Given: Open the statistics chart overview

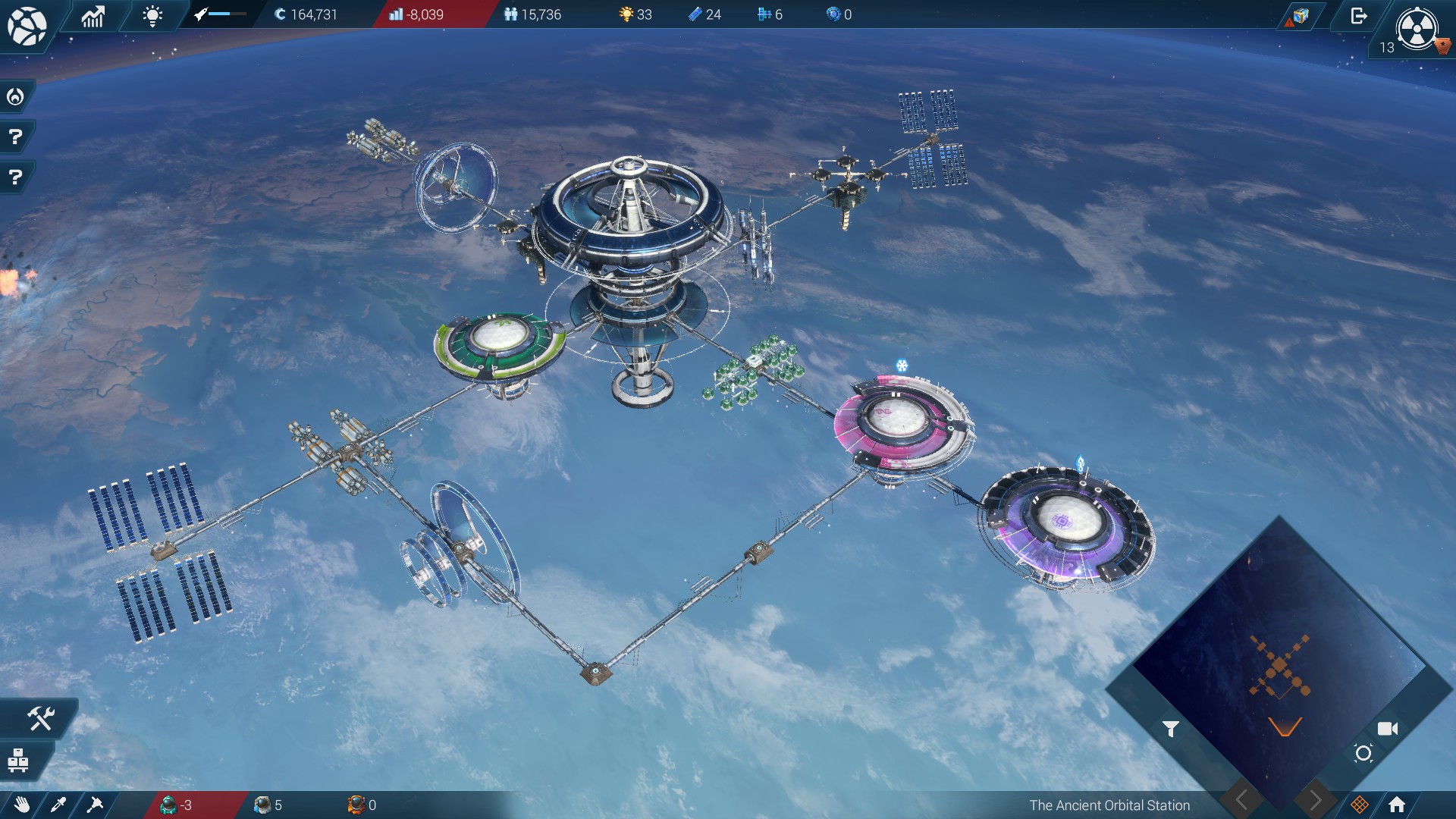Looking at the screenshot, I should pyautogui.click(x=93, y=15).
